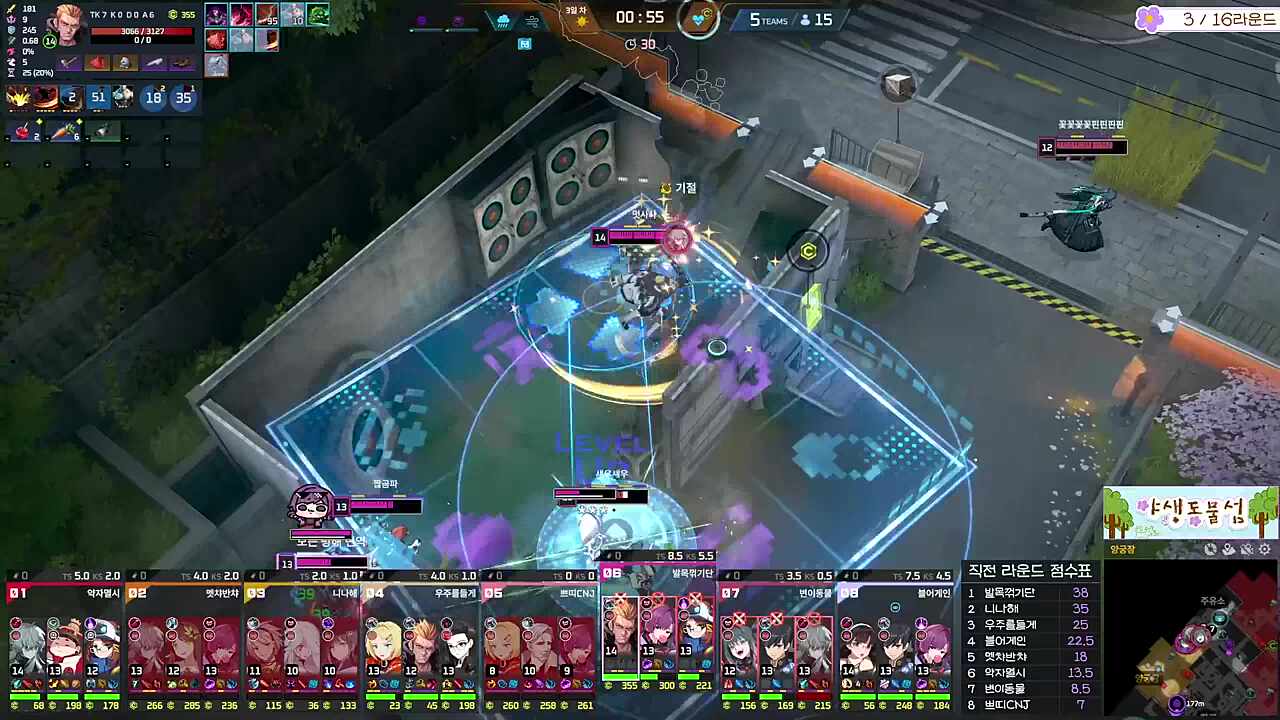Click the green monster buff icon
The width and height of the screenshot is (1280, 720).
[x=318, y=15]
